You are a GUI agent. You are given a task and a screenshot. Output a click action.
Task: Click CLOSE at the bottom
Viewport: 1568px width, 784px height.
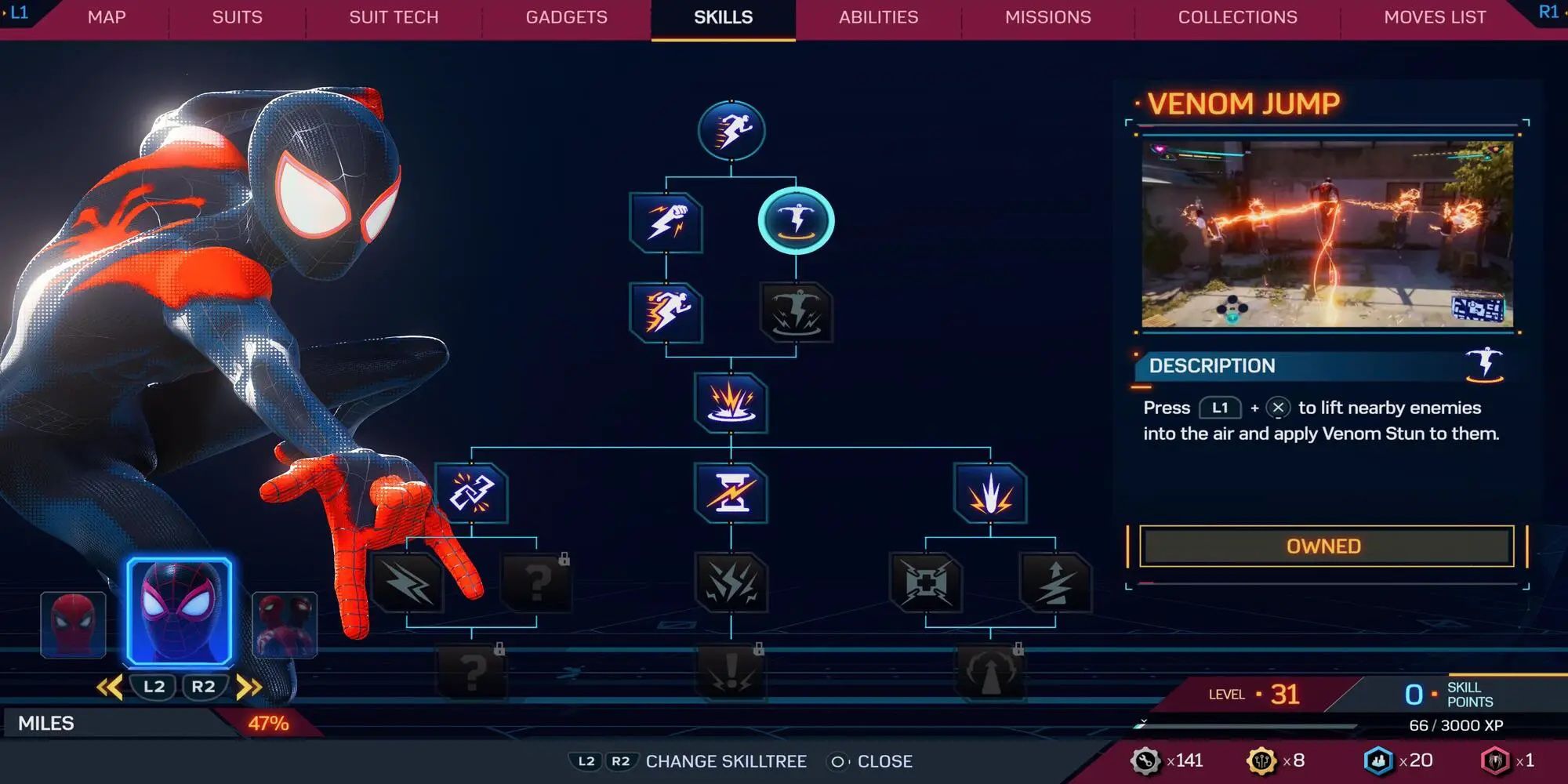885,761
